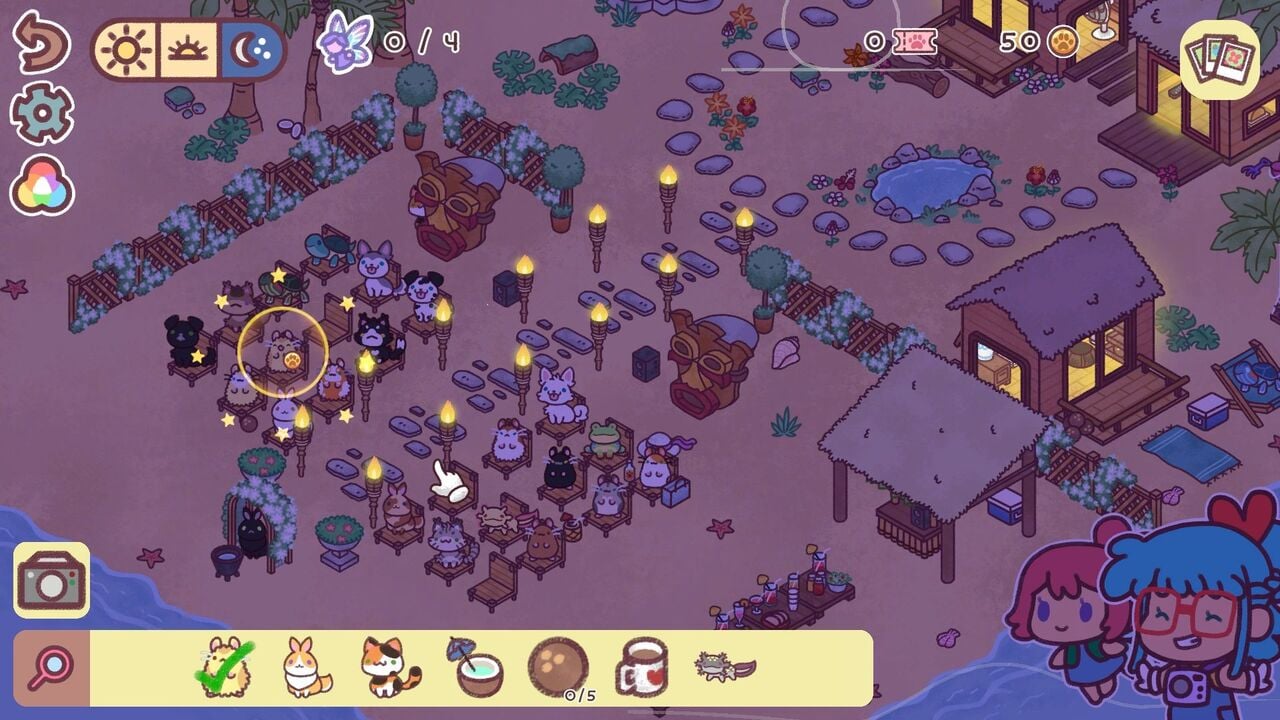1280x720 pixels.
Task: Open the gear settings menu
Action: [42, 113]
